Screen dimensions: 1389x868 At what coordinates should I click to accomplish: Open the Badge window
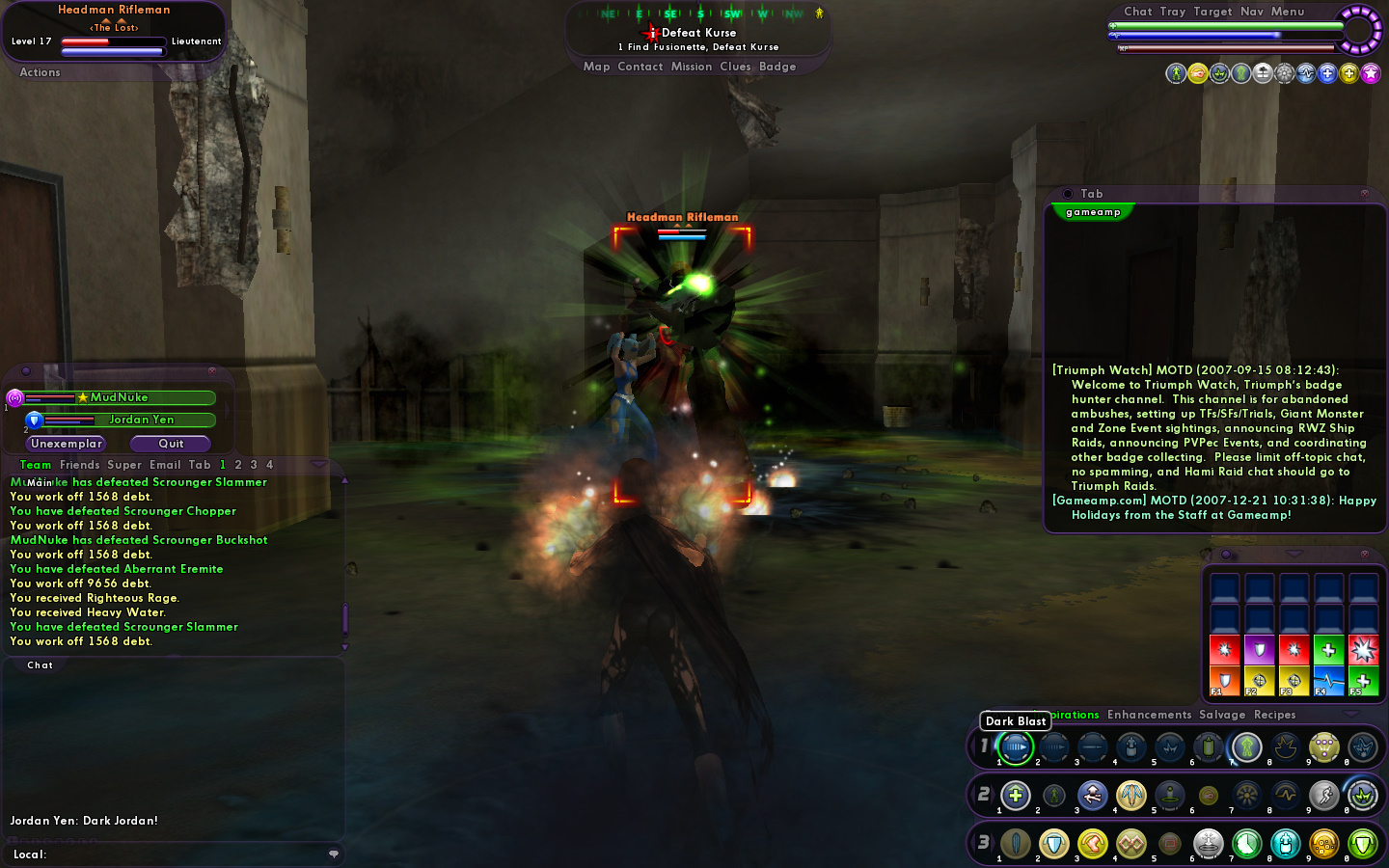(x=777, y=67)
